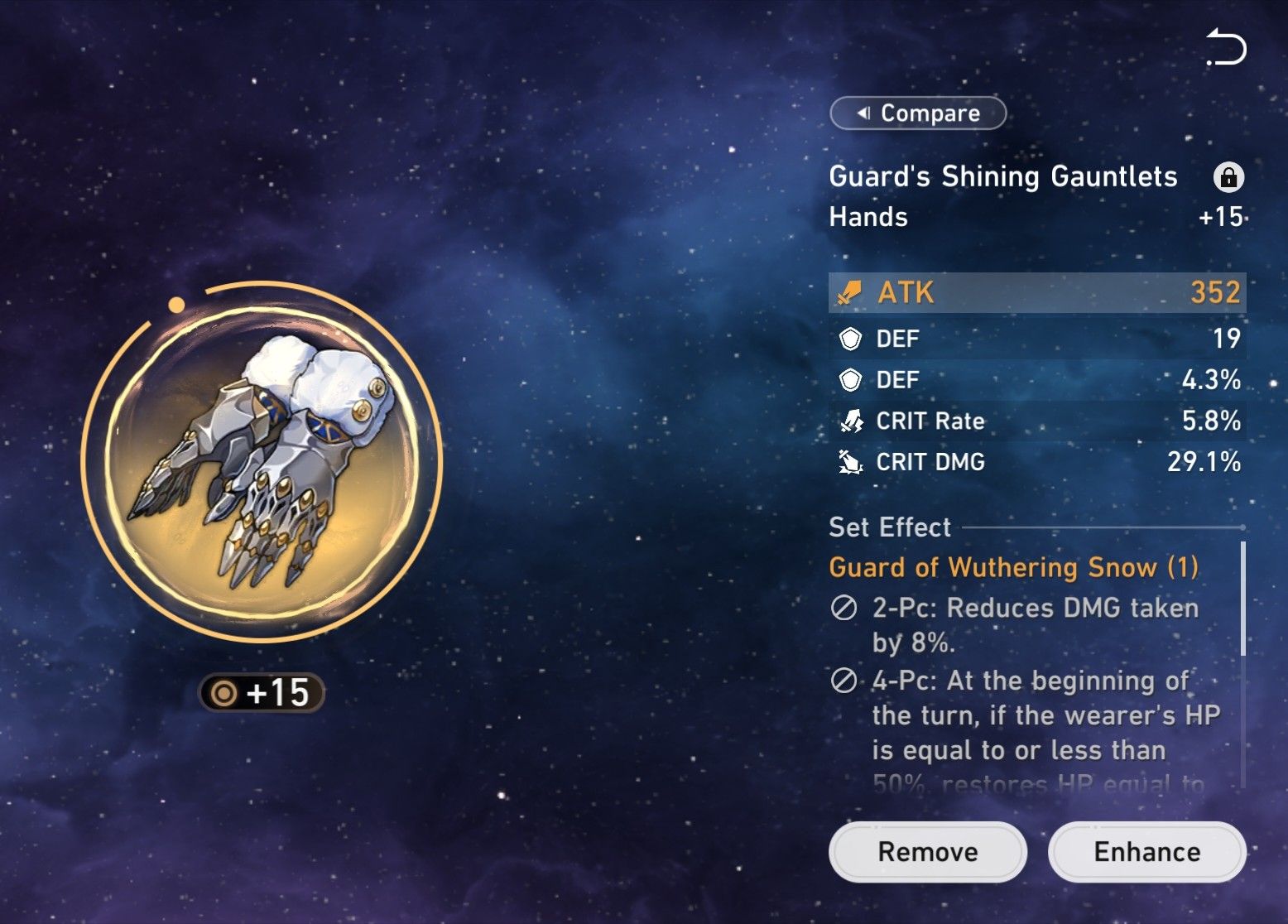1288x924 pixels.
Task: Toggle the lock on Guard's Shining Gauntlets
Action: 1231,177
